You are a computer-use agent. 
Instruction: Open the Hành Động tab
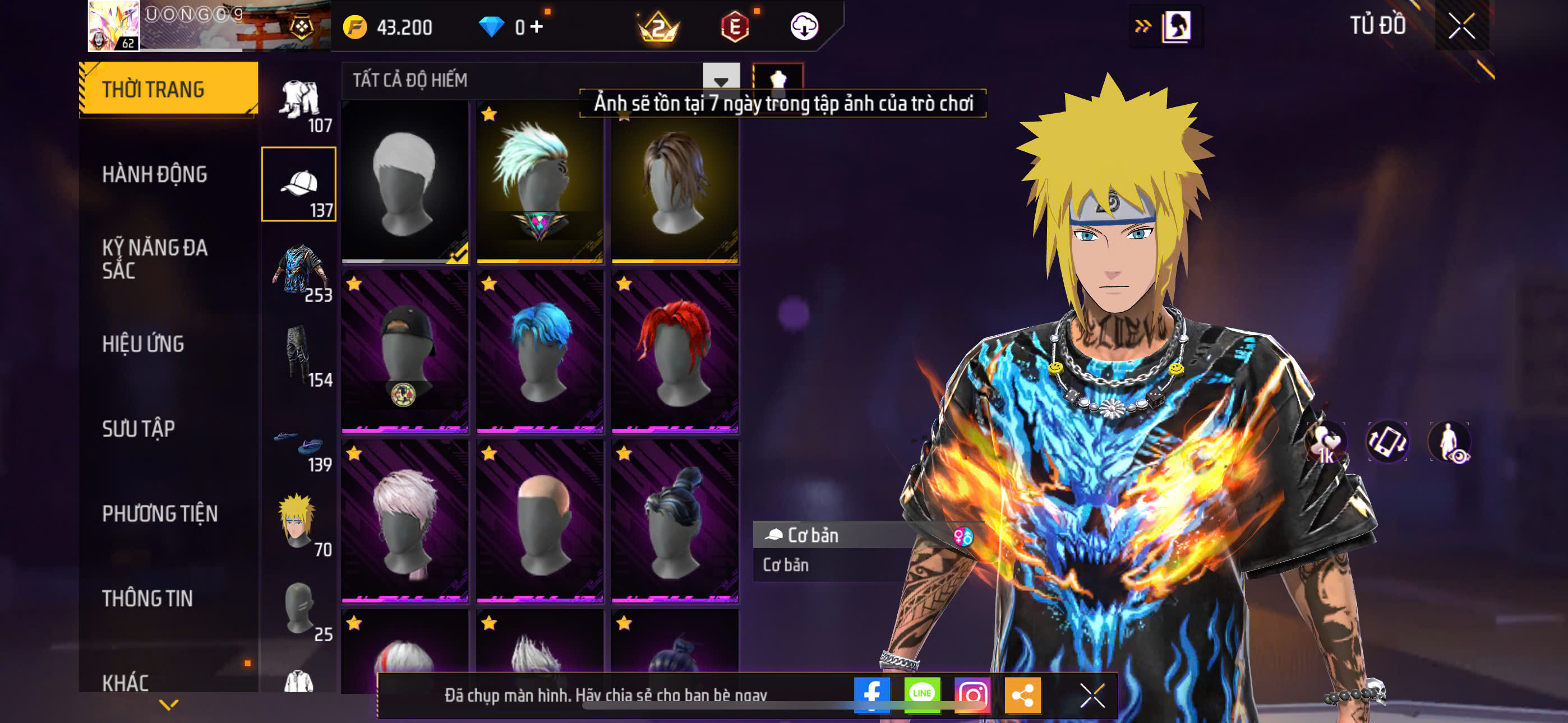click(155, 174)
